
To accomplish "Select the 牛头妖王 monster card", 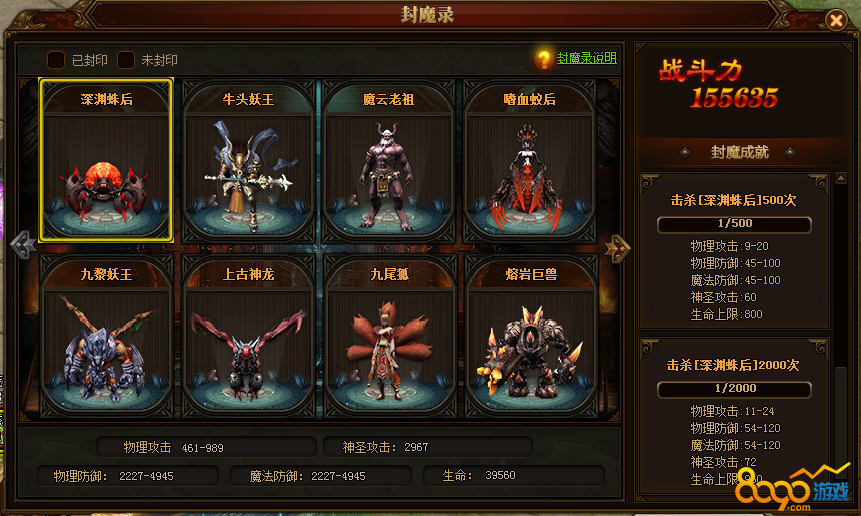I will tap(248, 161).
